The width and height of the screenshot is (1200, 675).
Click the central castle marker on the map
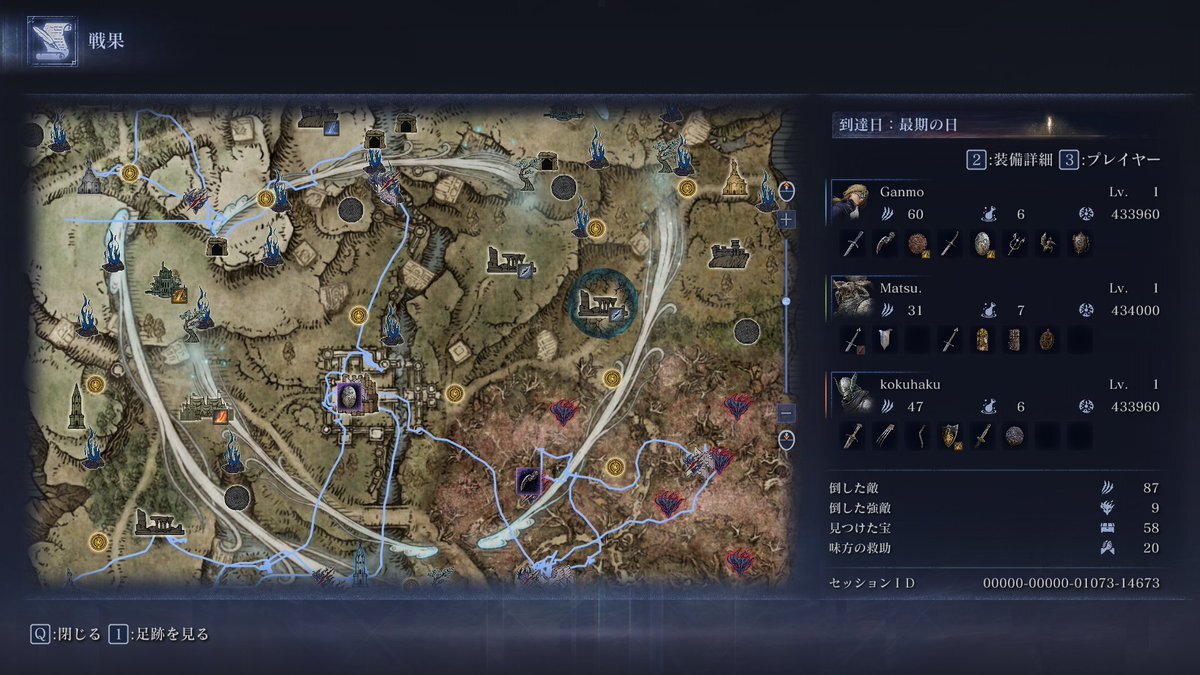(350, 397)
